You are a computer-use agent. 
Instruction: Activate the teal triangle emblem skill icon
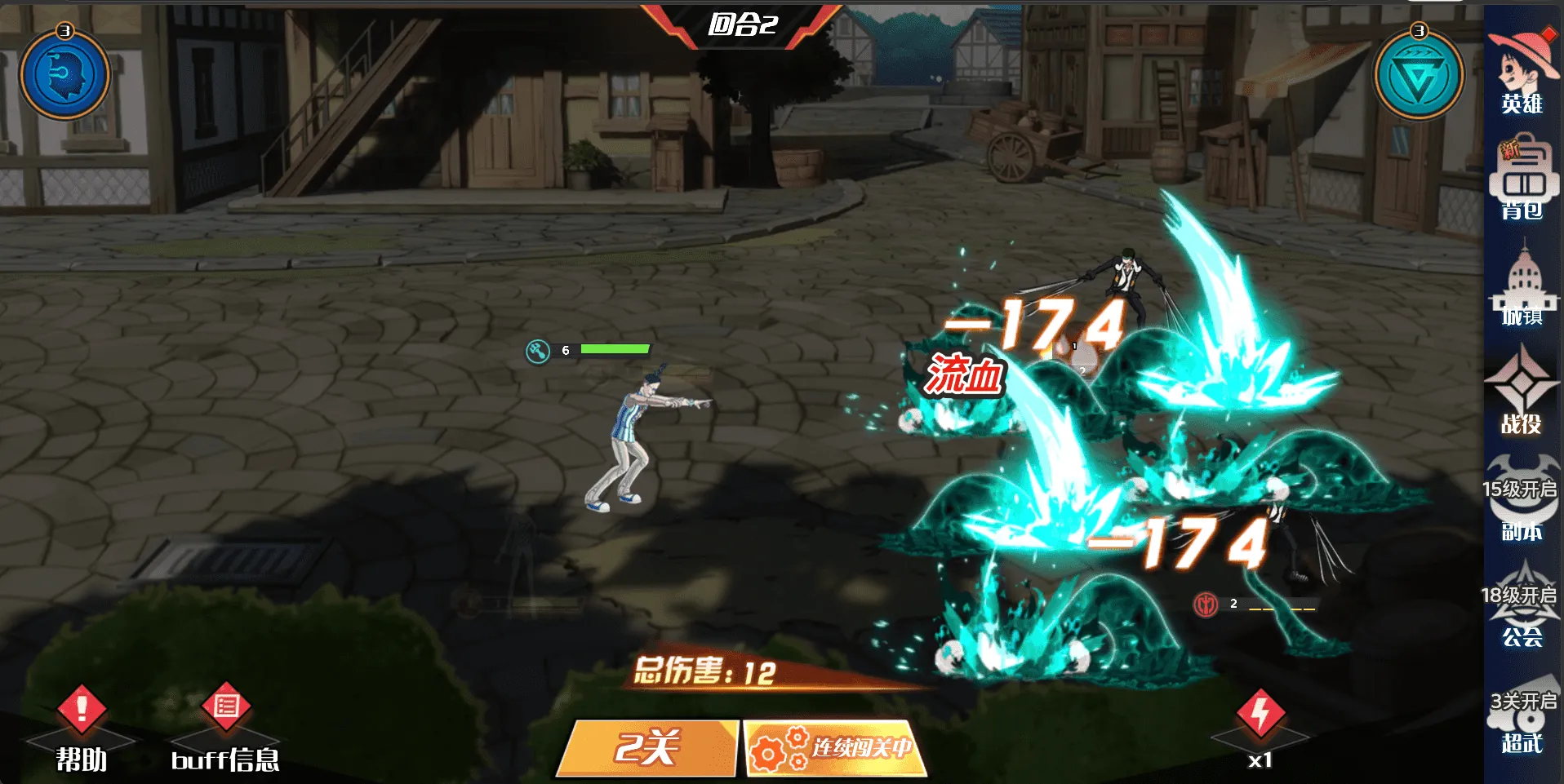click(x=1419, y=76)
